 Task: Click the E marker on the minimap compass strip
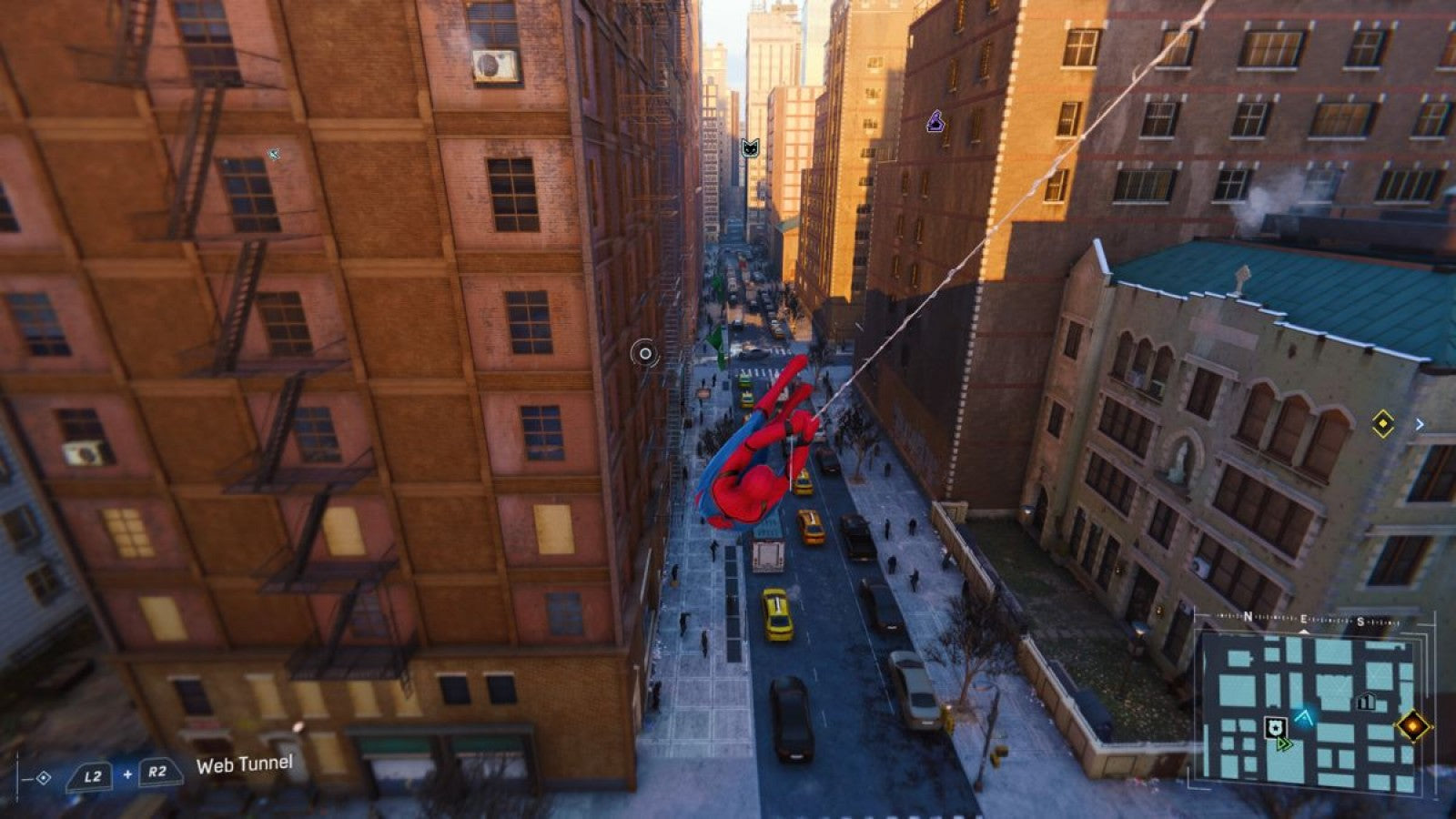pos(1304,618)
